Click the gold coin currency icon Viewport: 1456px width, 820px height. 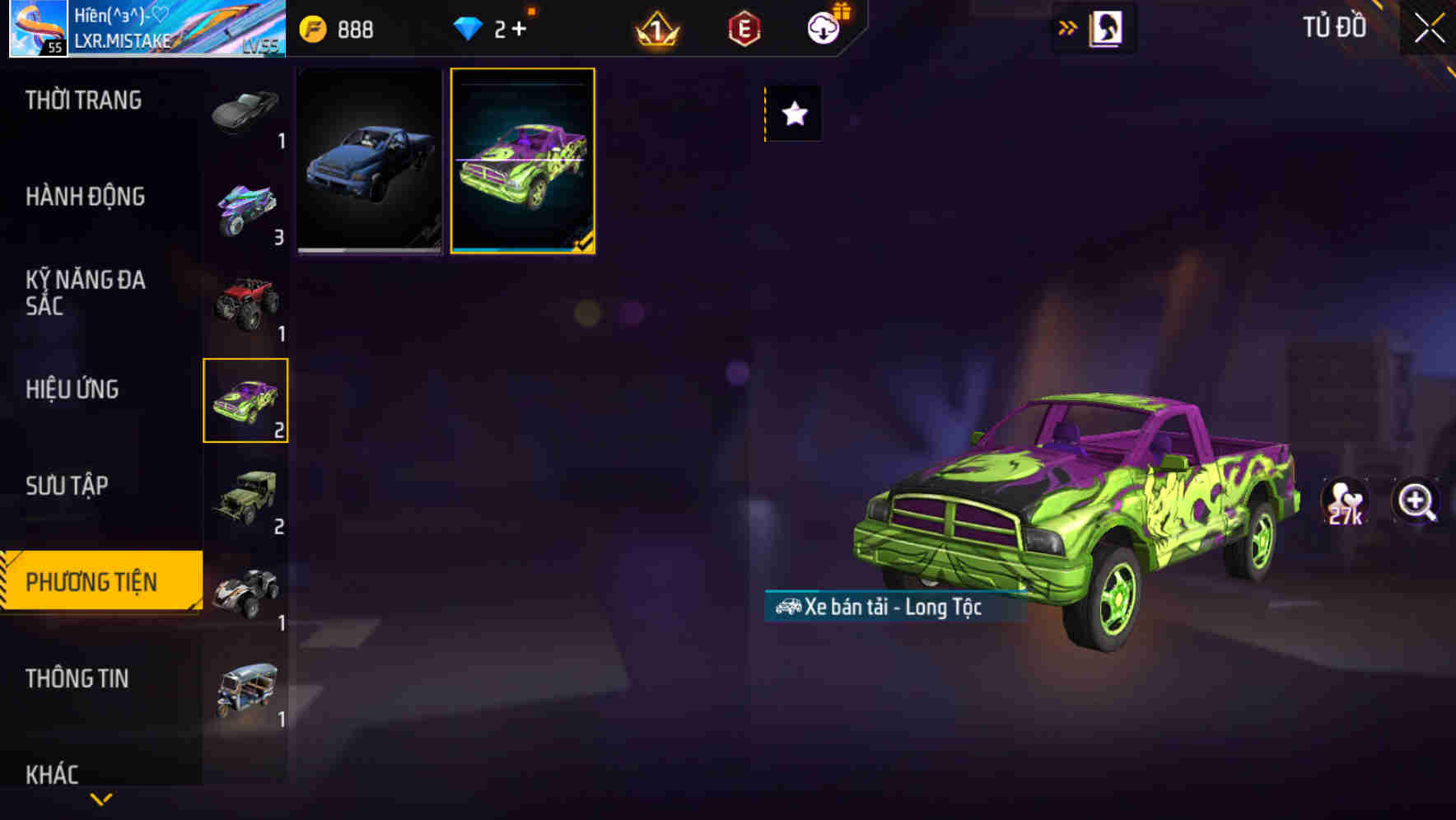click(313, 27)
